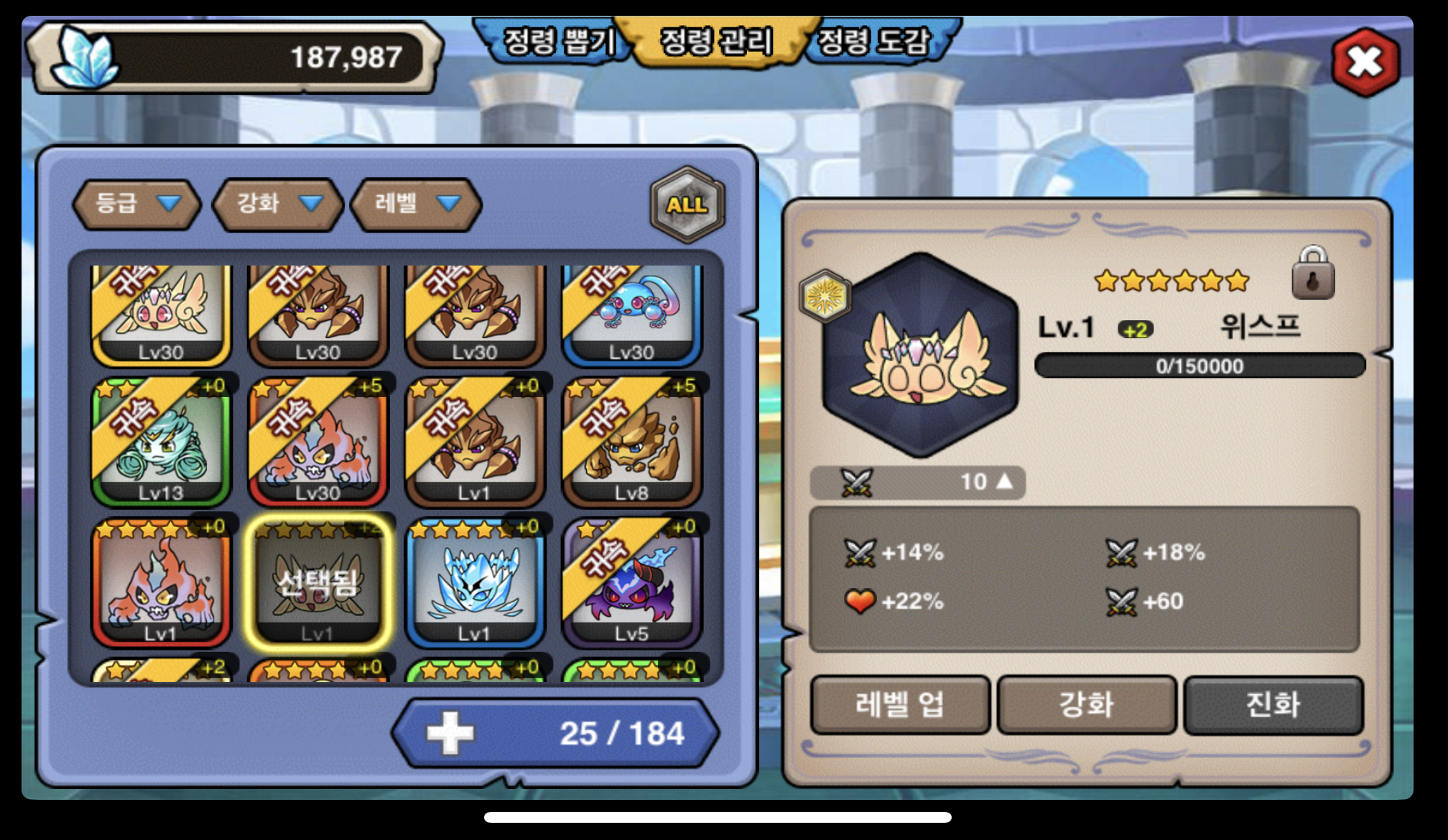Select the unbound Lv1 flame skull spirit
The image size is (1448, 840).
tap(161, 583)
